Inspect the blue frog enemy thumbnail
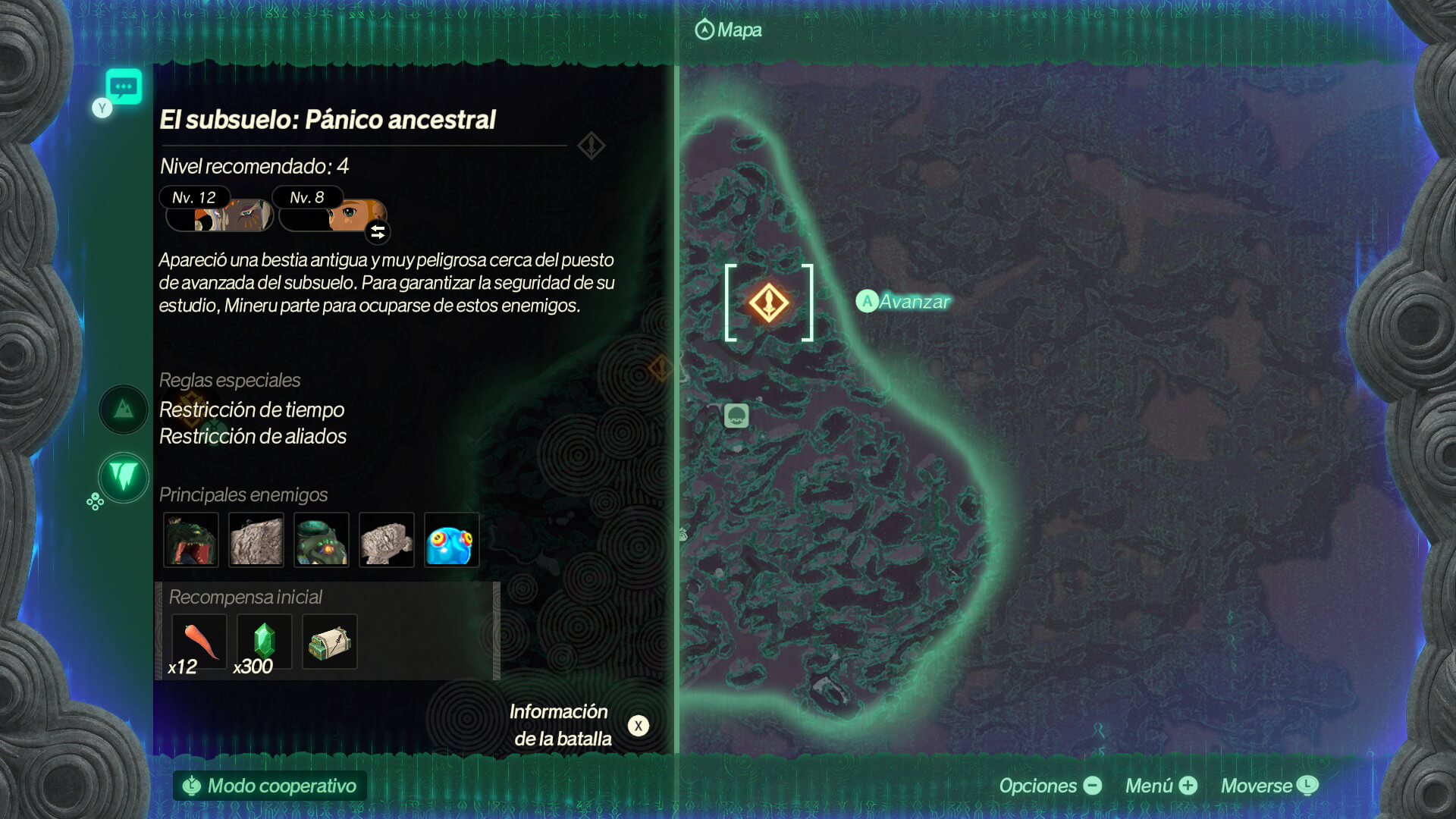 (x=451, y=540)
